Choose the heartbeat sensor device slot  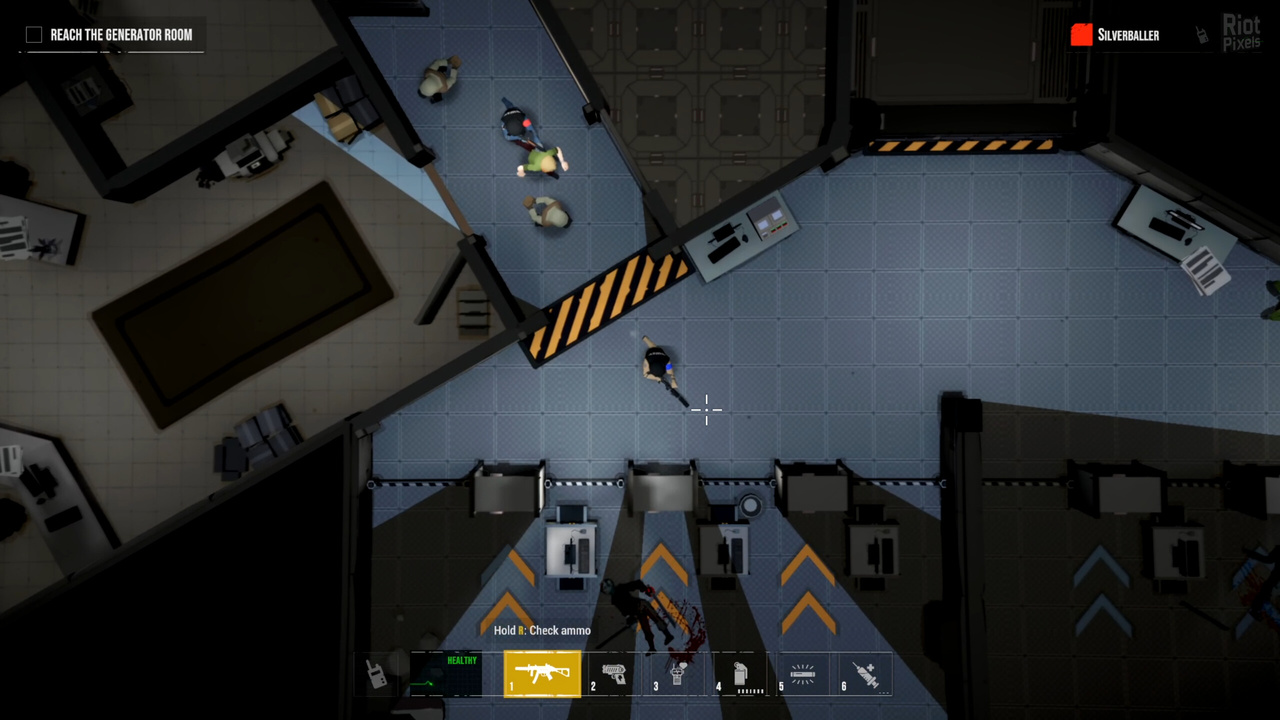coord(678,674)
